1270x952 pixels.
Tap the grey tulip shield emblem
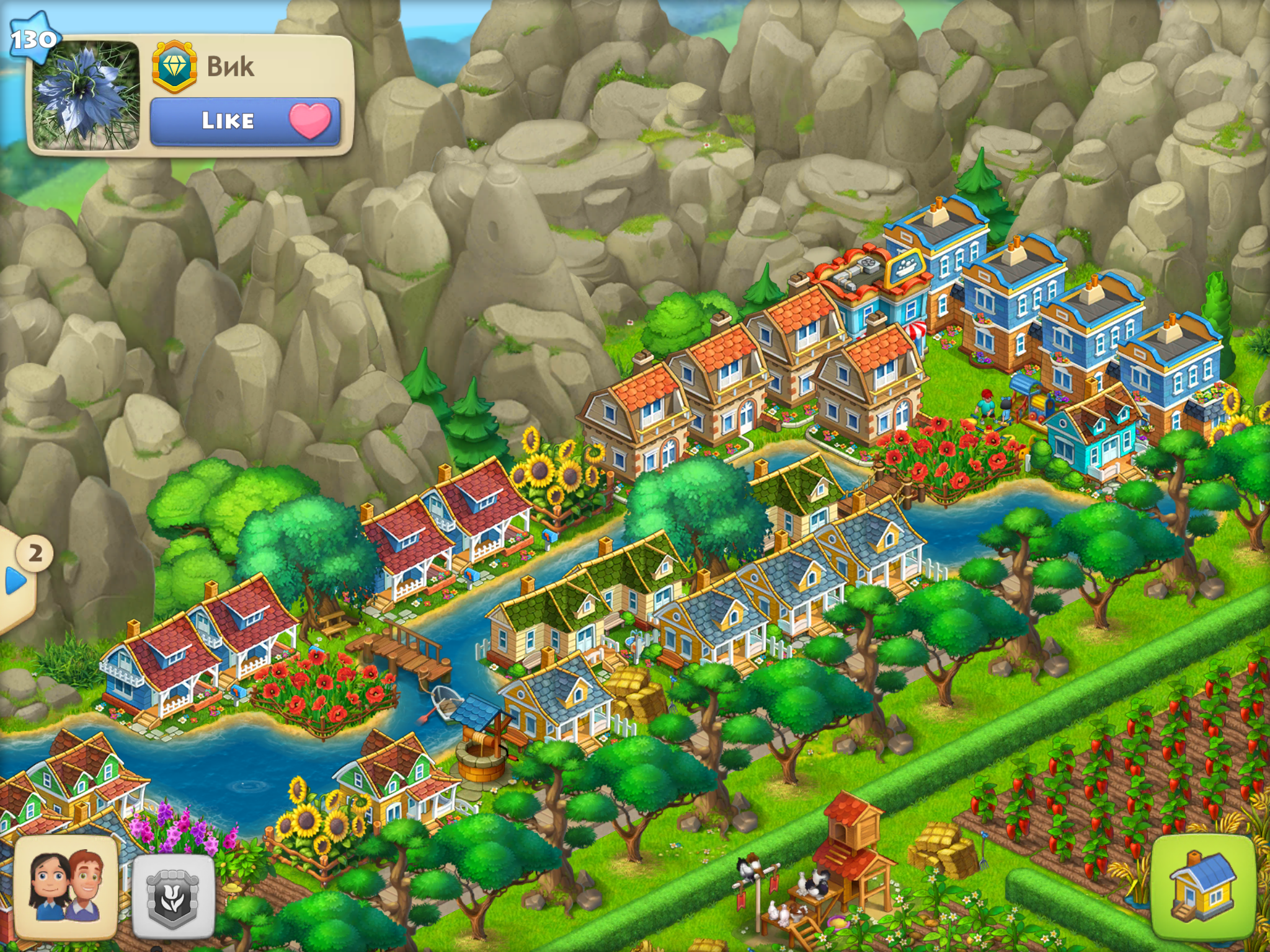174,896
